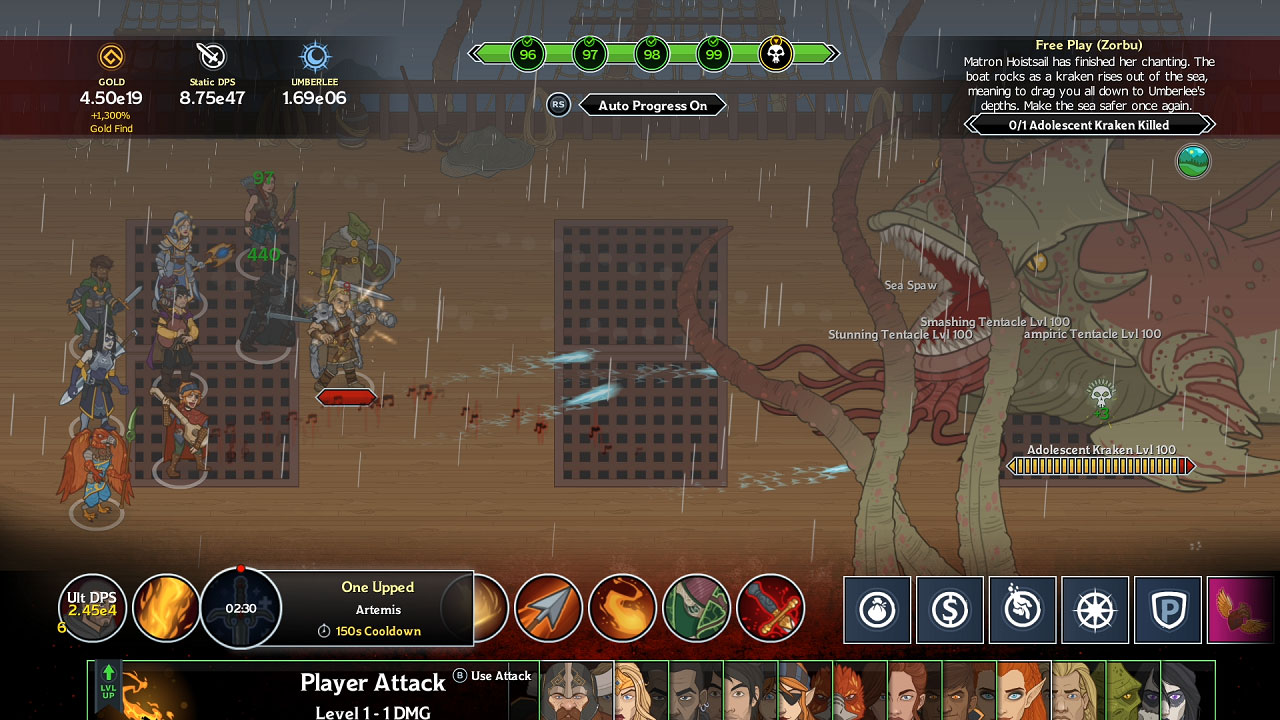Image resolution: width=1280 pixels, height=720 pixels.
Task: Open the Patron menu with P shield
Action: coord(1167,608)
